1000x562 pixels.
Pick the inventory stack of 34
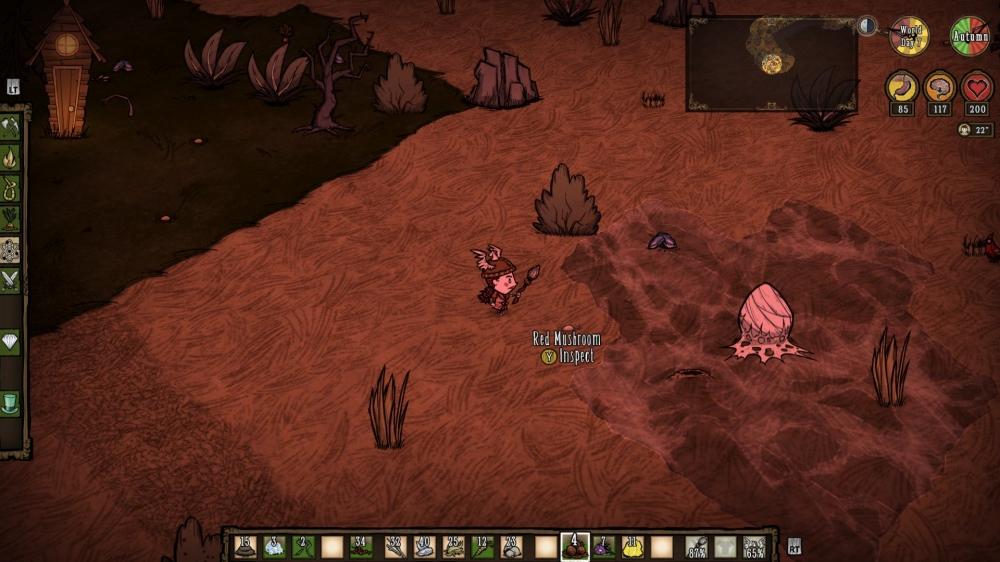361,547
